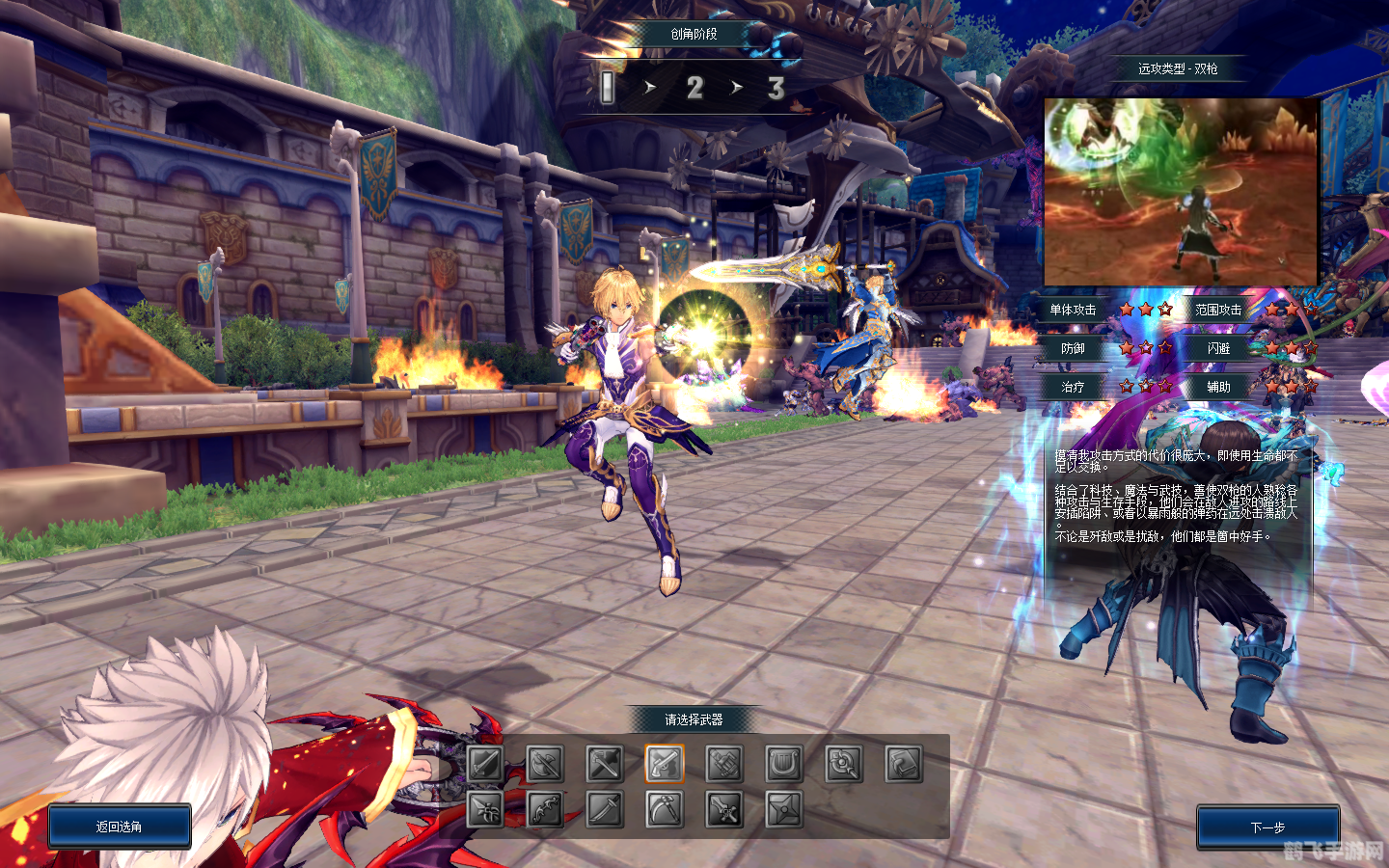The width and height of the screenshot is (1389, 868).
Task: Choose the spellbook weapon icon
Action: (904, 764)
